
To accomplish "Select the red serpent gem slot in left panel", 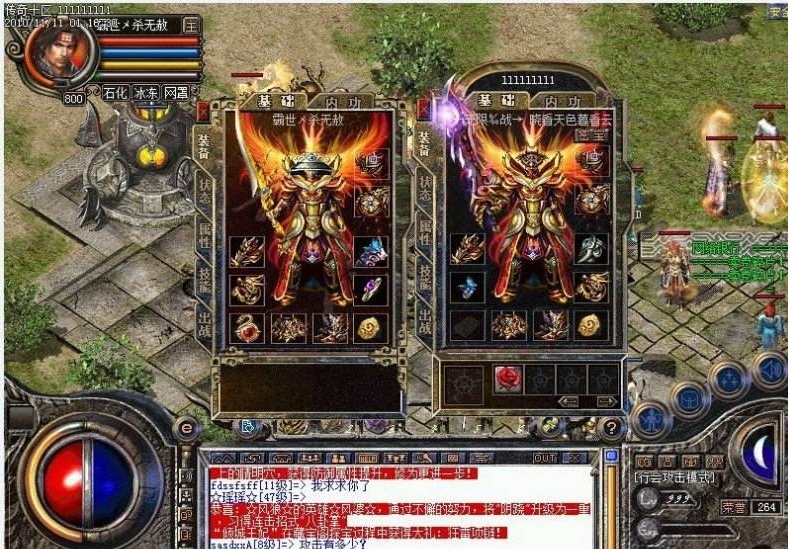I will point(247,327).
